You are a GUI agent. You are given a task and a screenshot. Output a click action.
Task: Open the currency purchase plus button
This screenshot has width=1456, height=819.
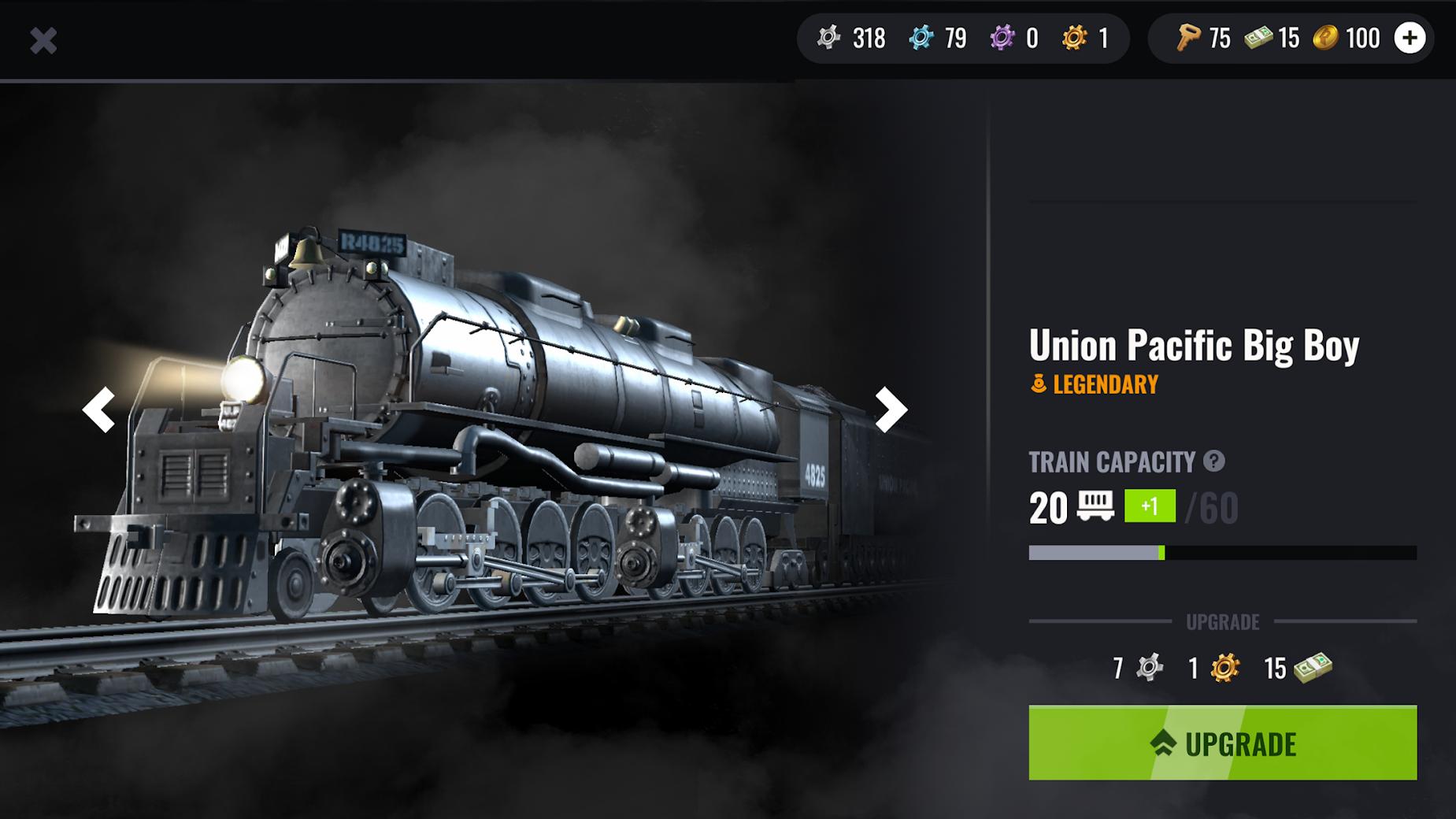[1410, 37]
